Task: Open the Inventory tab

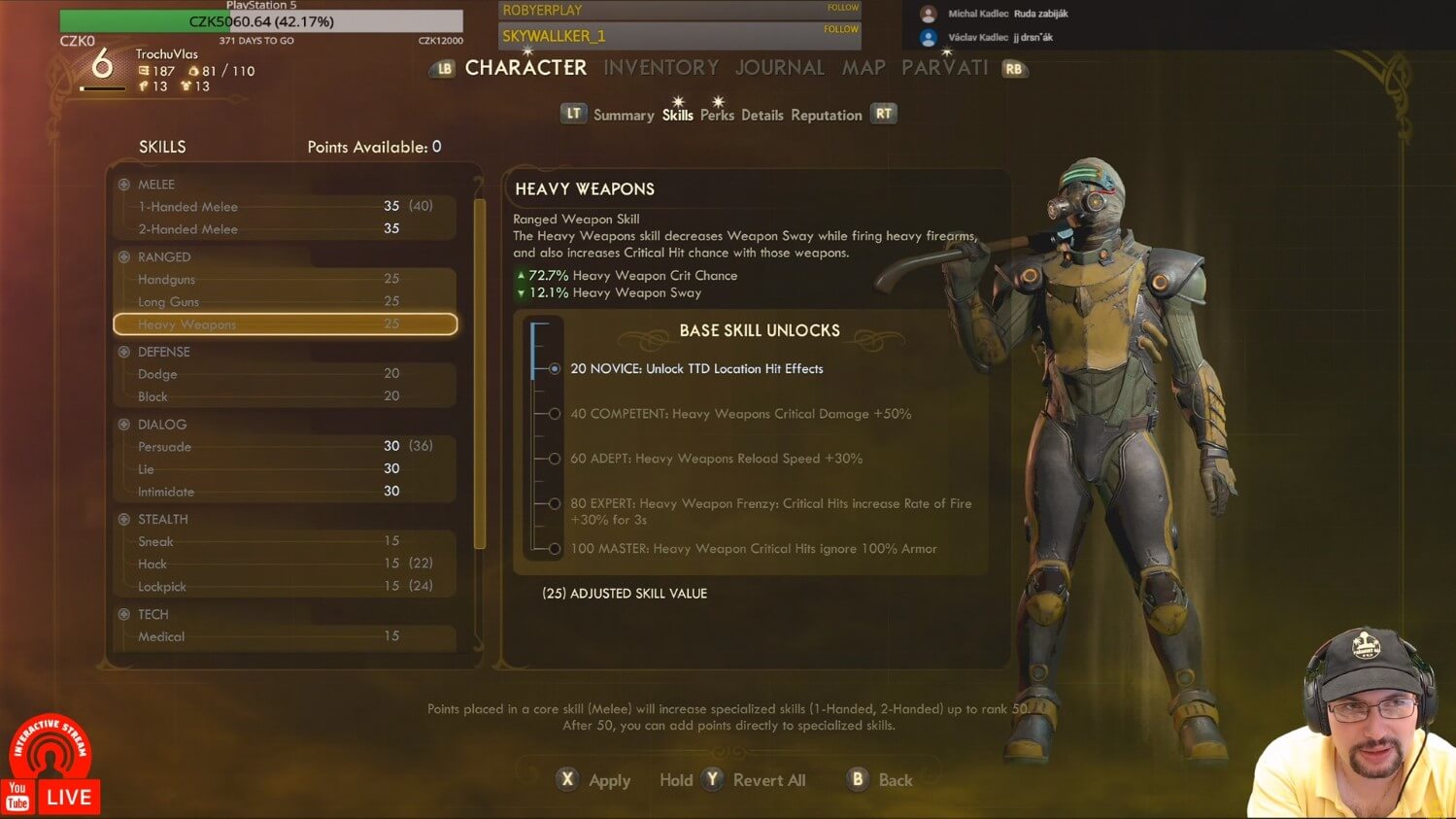Action: tap(660, 68)
